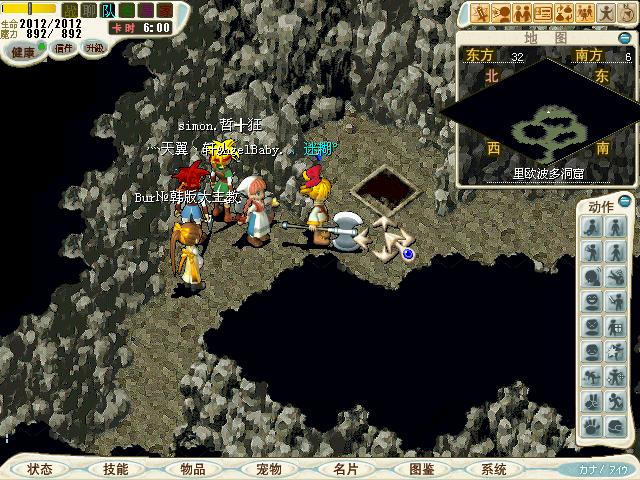The image size is (640, 480).
Task: Open the 图鉴 (Album) menu
Action: 421,468
